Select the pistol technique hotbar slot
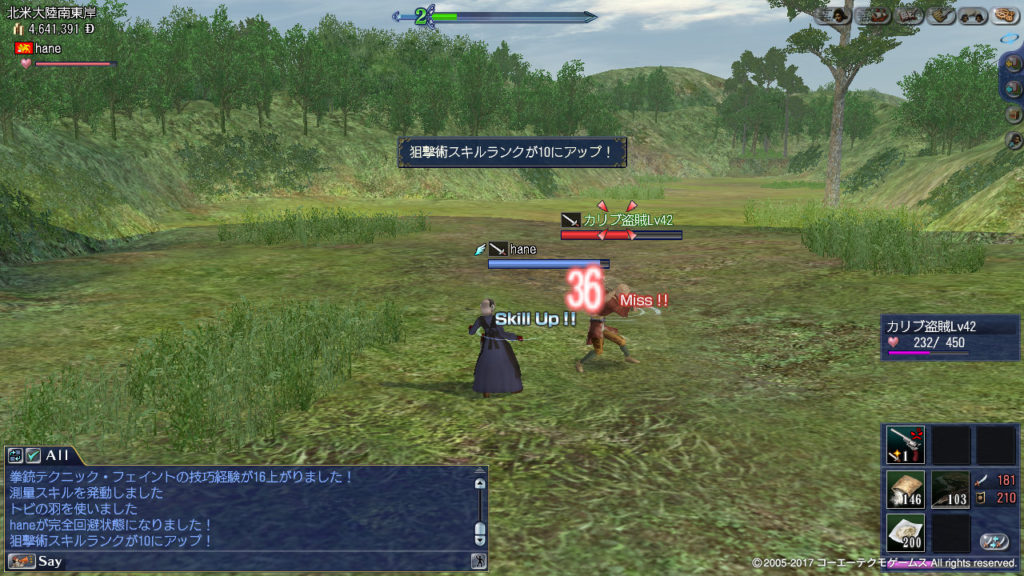The height and width of the screenshot is (576, 1024). click(905, 445)
